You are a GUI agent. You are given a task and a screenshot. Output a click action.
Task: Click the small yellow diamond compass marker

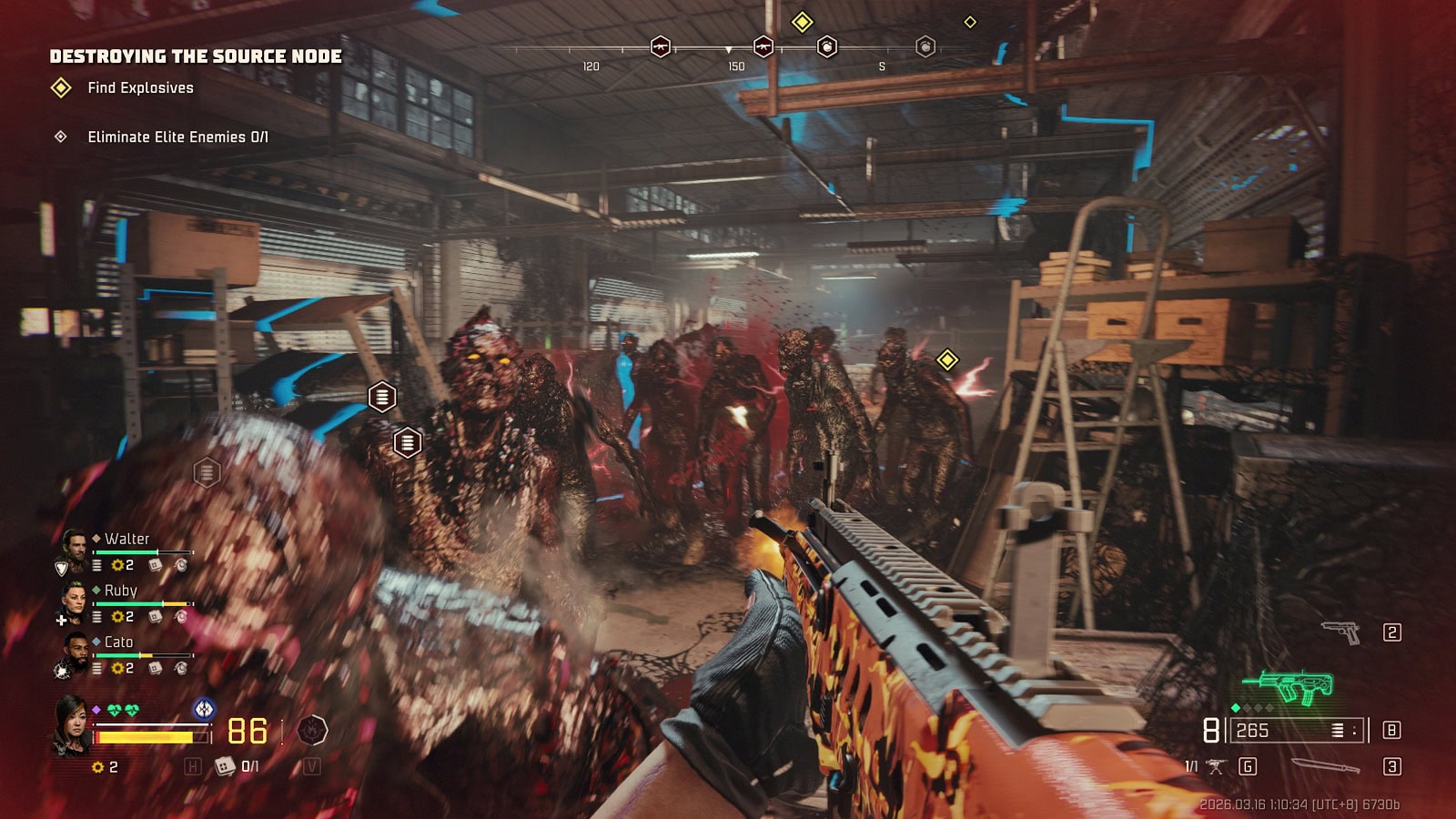tap(970, 22)
